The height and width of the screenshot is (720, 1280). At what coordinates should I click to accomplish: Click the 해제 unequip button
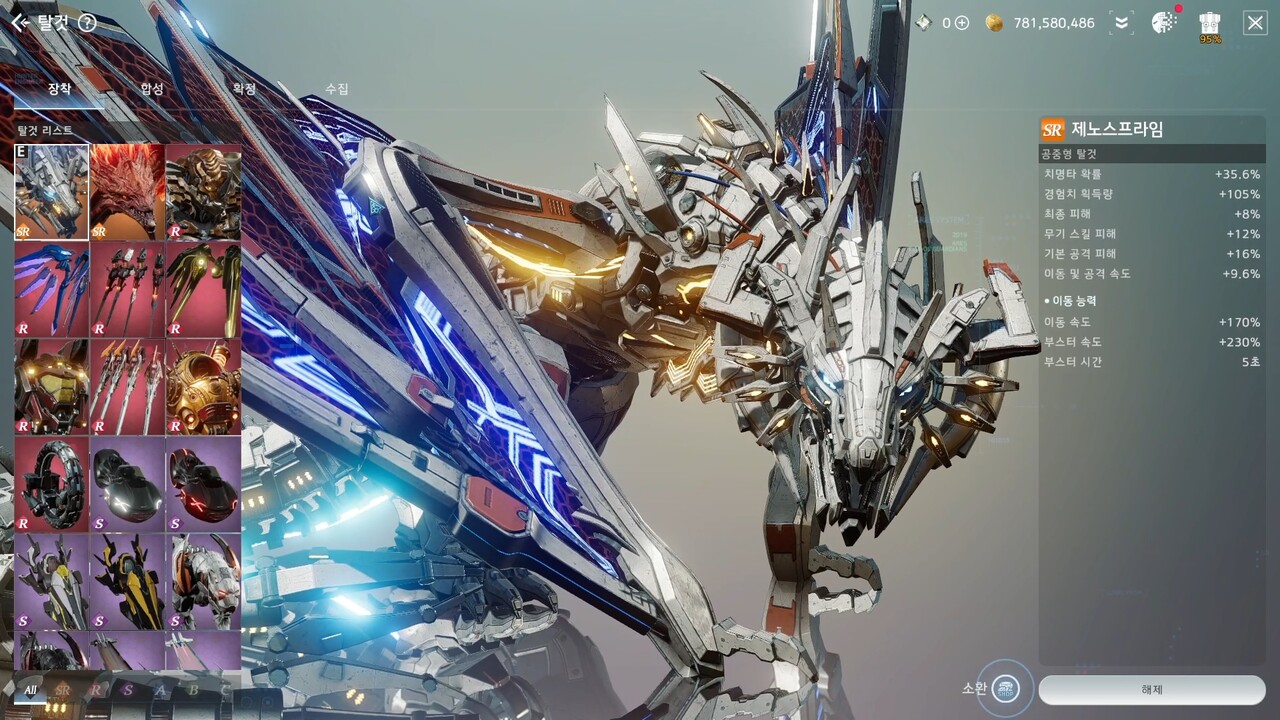click(1151, 689)
